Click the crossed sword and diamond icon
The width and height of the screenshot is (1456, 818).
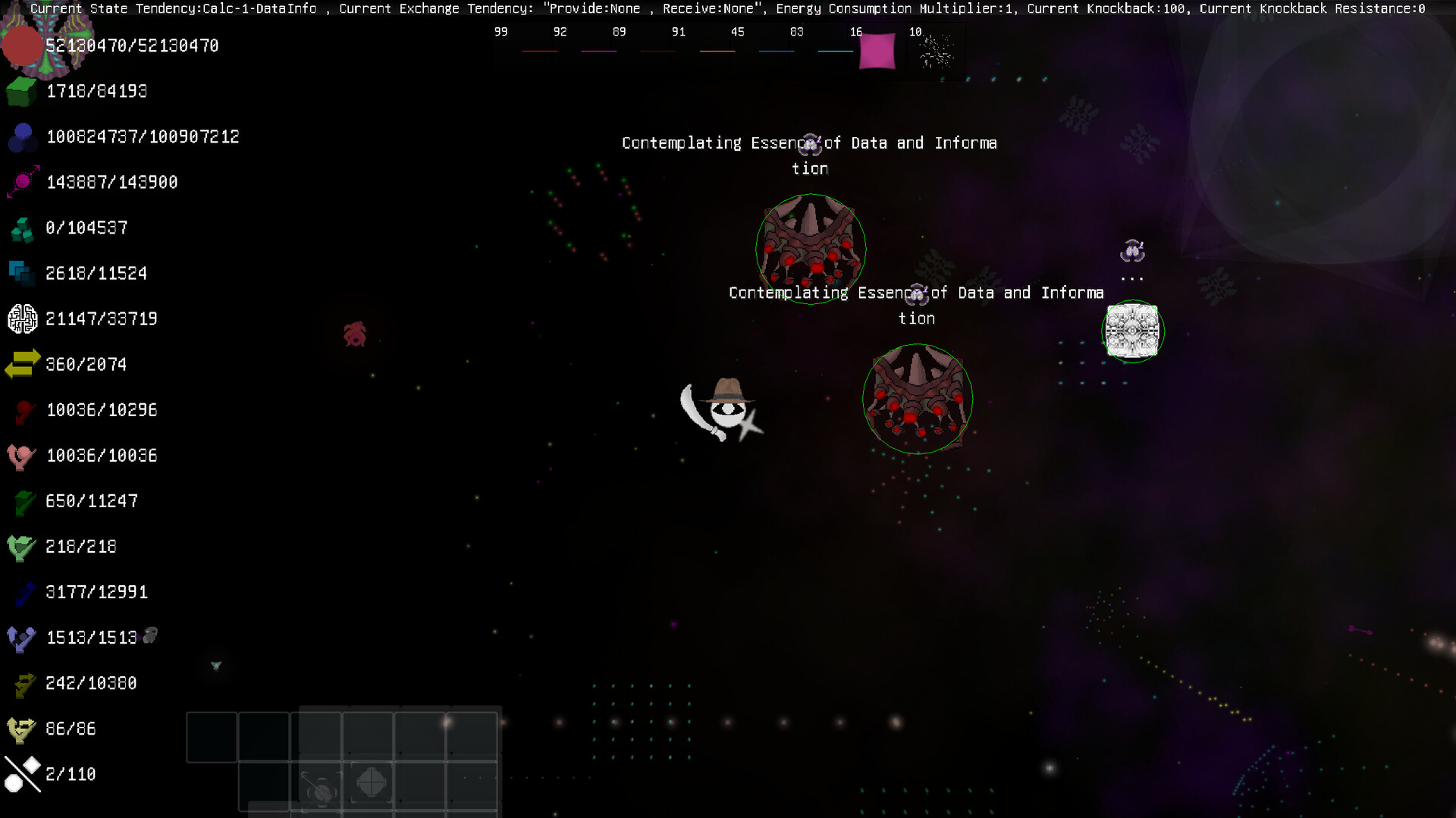pos(20,773)
